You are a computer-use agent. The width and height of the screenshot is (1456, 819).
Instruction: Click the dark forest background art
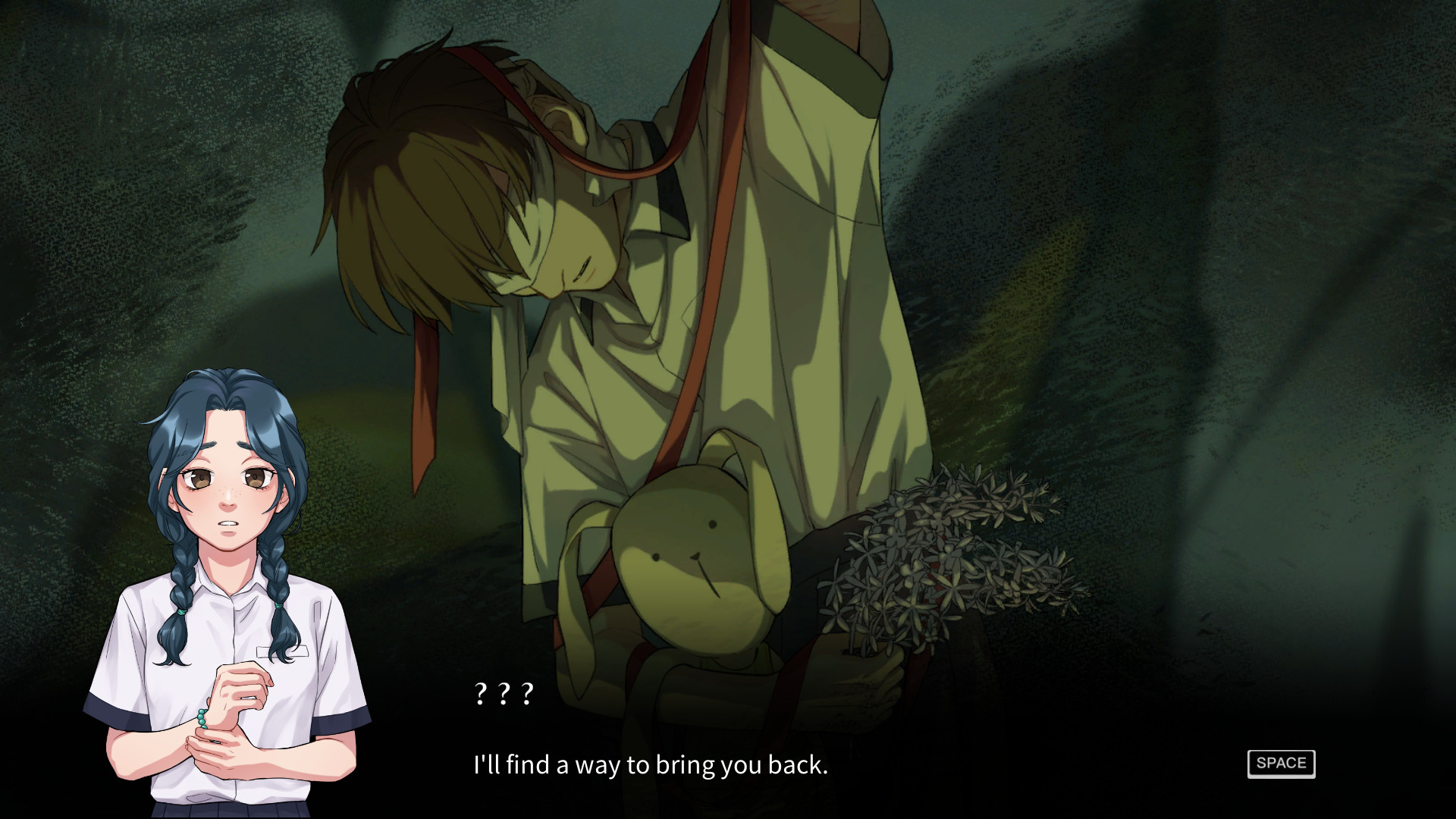(1213, 227)
